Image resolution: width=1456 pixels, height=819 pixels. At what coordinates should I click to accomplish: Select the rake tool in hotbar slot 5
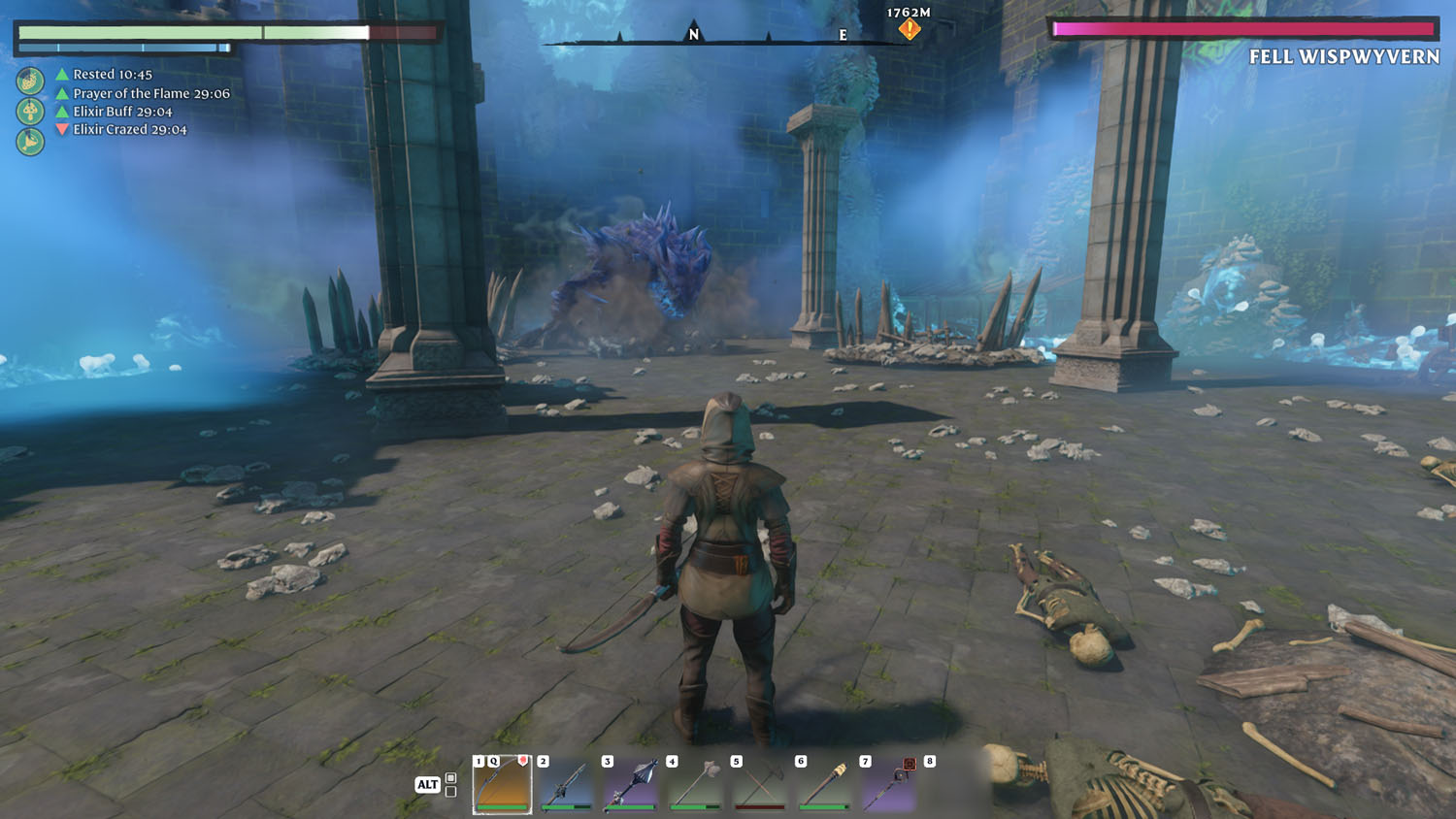tap(757, 786)
